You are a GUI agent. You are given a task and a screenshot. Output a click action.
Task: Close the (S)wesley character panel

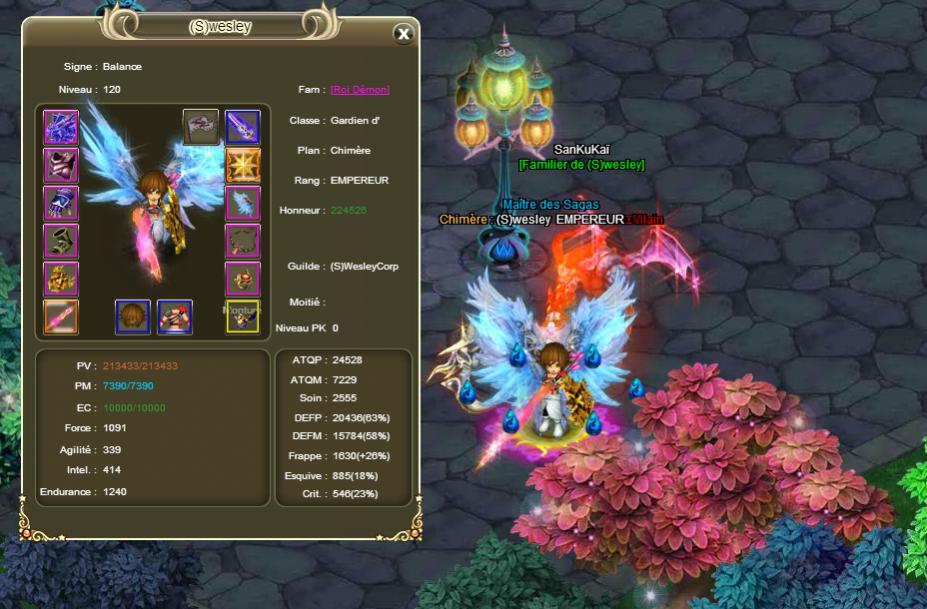[403, 34]
